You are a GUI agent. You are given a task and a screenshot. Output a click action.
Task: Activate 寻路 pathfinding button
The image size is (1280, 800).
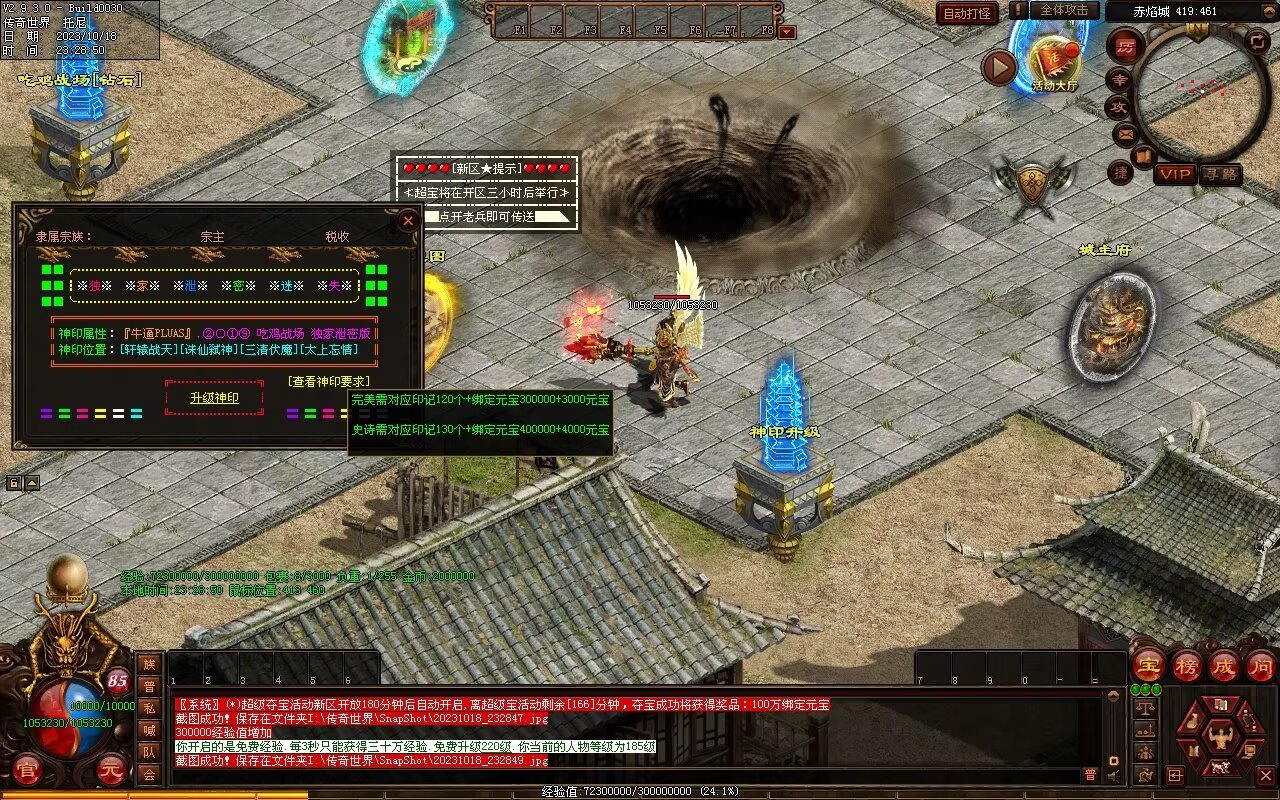[1220, 174]
